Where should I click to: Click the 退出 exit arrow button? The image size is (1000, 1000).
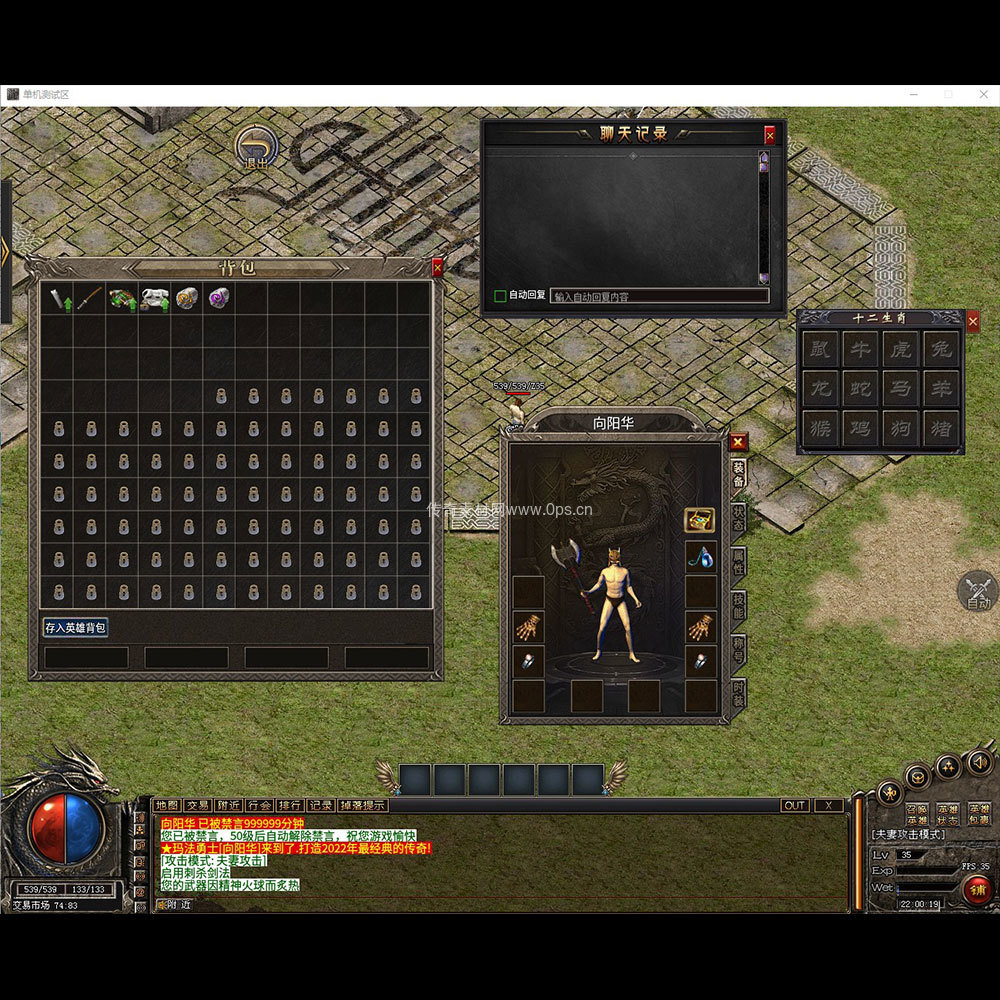point(257,148)
